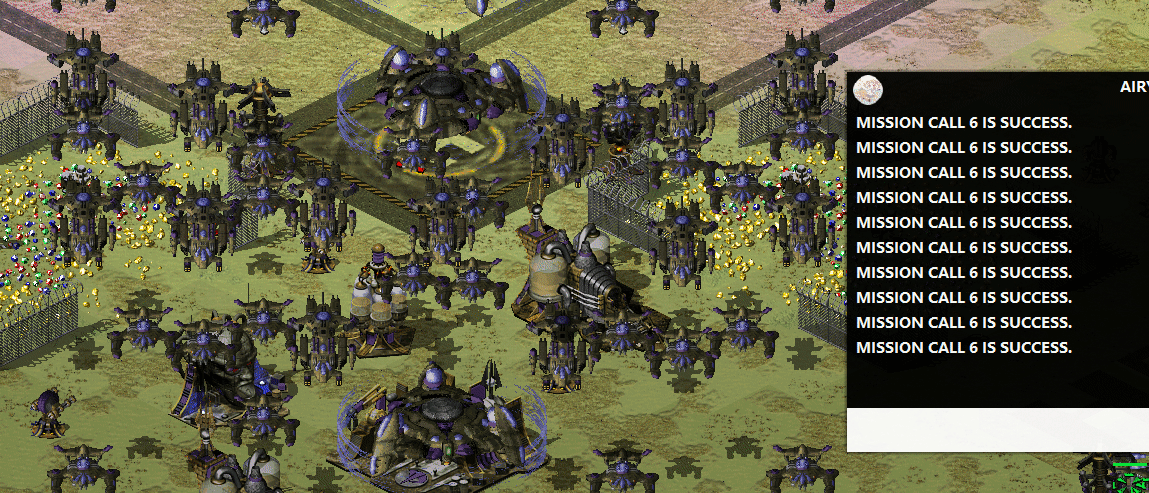Click the round avatar icon in the message panel
Viewport: 1149px width, 493px height.
tap(868, 91)
